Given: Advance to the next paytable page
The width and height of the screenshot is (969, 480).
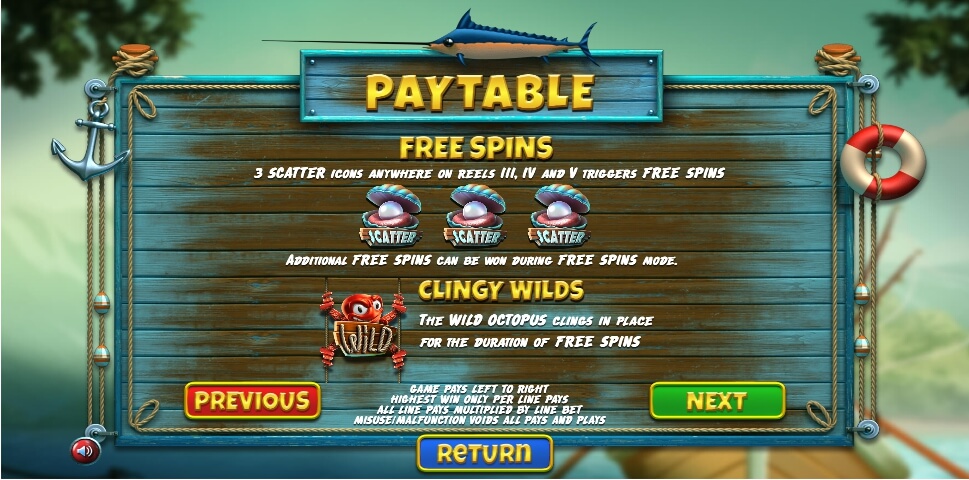Looking at the screenshot, I should [716, 401].
